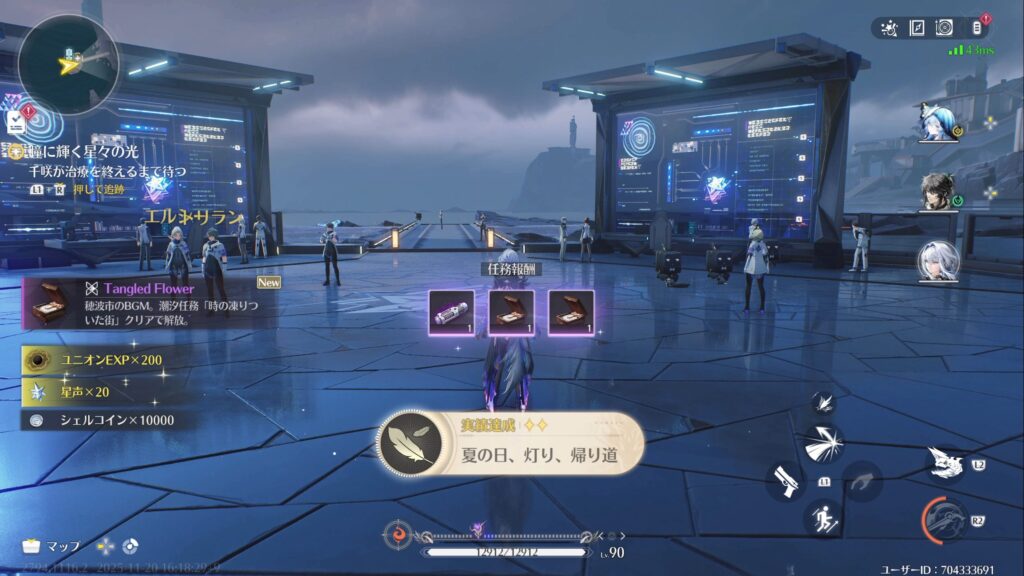
Task: Switch to the blue-haired fox-eared character
Action: (x=938, y=123)
